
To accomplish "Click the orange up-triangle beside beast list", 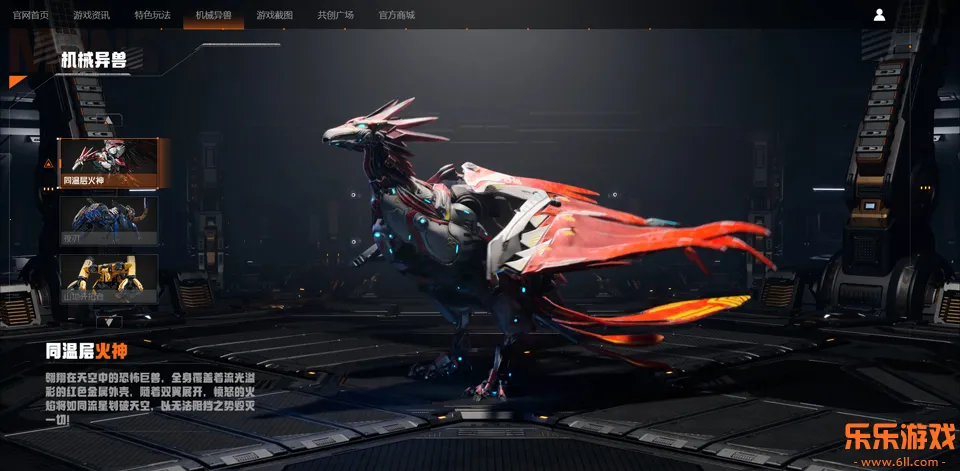I will (x=48, y=163).
